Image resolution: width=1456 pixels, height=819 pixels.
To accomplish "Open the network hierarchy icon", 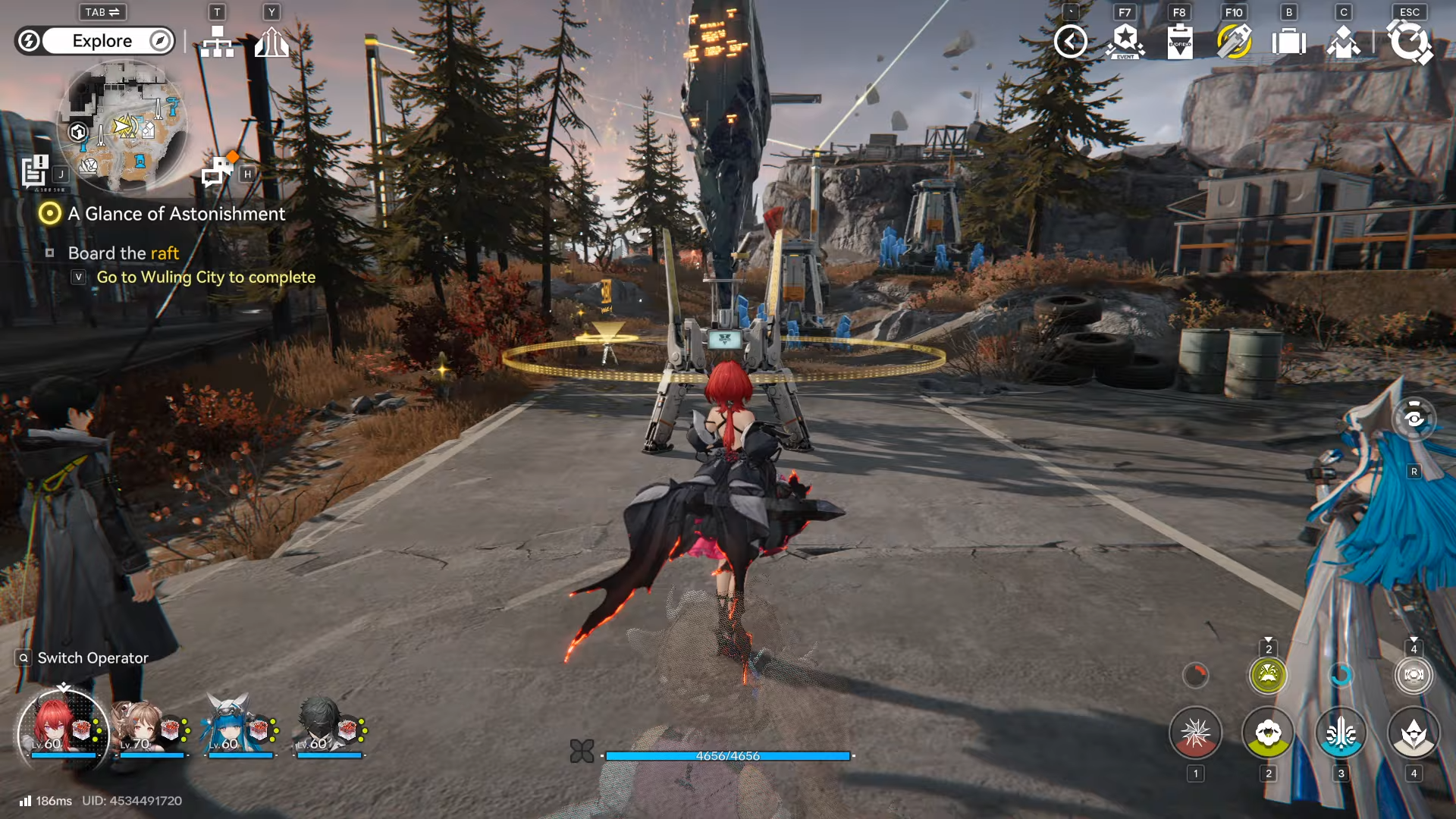I will point(218,42).
